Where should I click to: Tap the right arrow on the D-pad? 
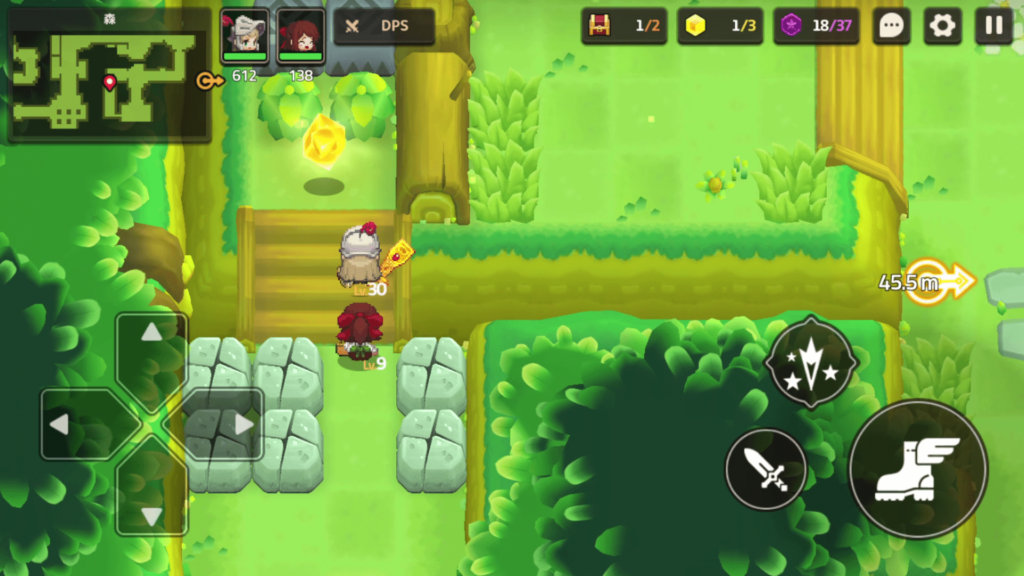[x=231, y=424]
